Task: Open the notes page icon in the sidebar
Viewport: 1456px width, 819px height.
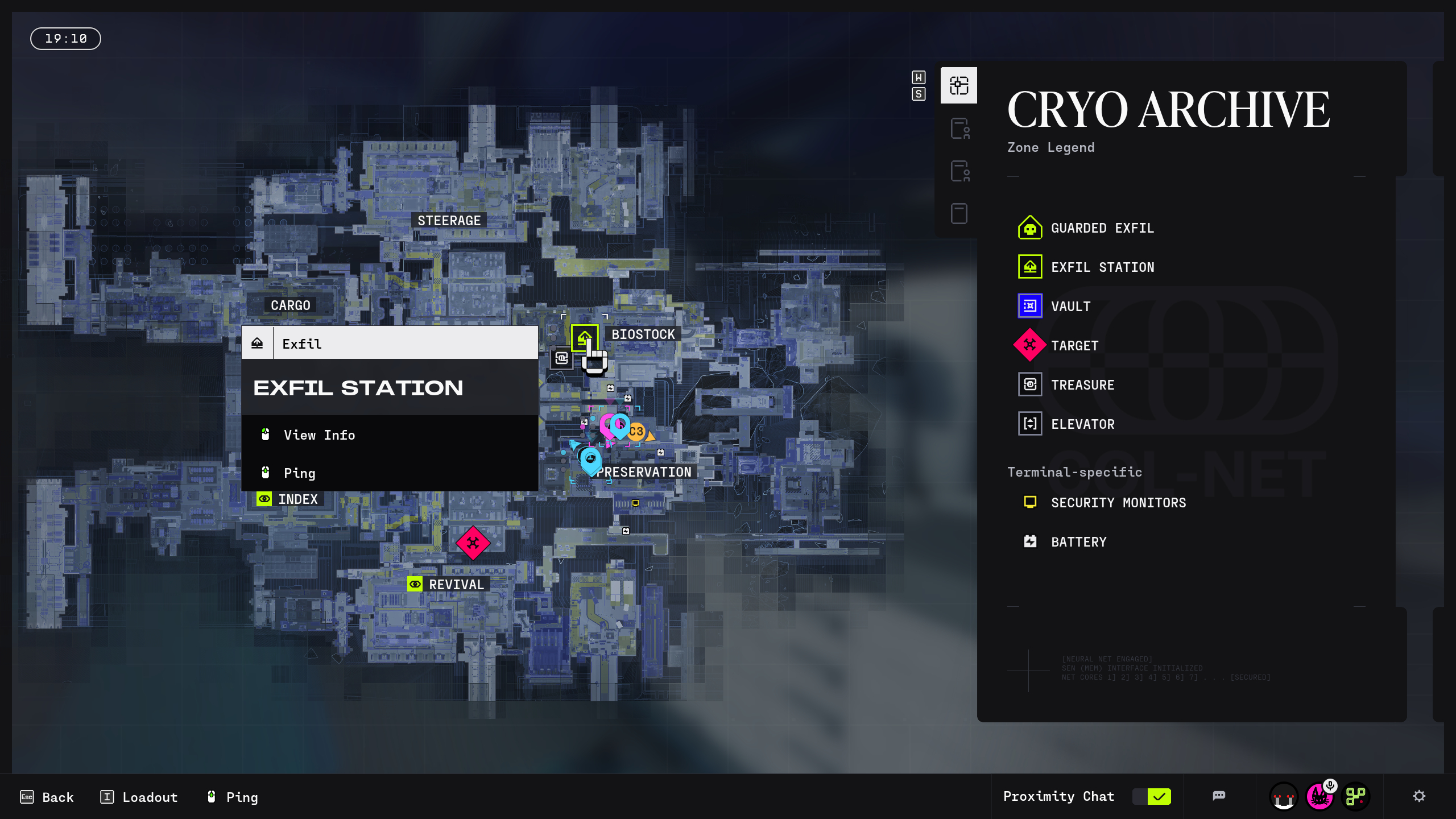Action: (x=958, y=213)
